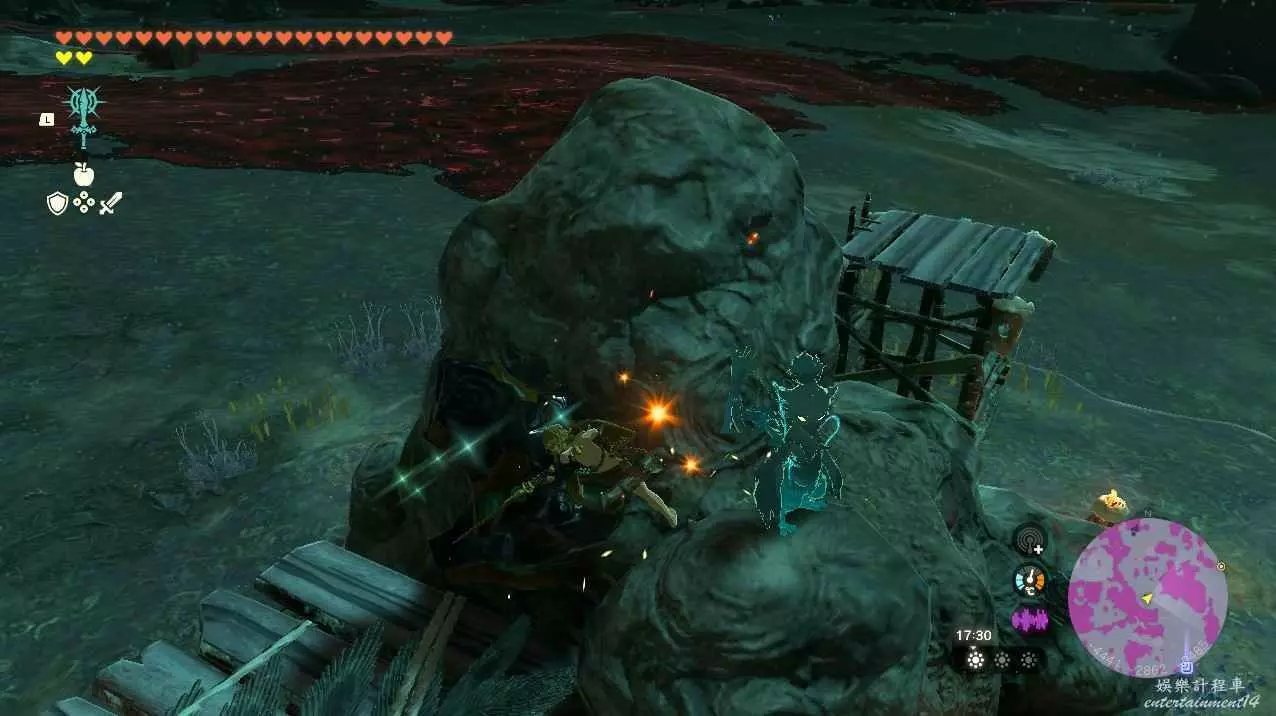Click the purple sound wave noise meter
The width and height of the screenshot is (1276, 716).
(x=1029, y=620)
